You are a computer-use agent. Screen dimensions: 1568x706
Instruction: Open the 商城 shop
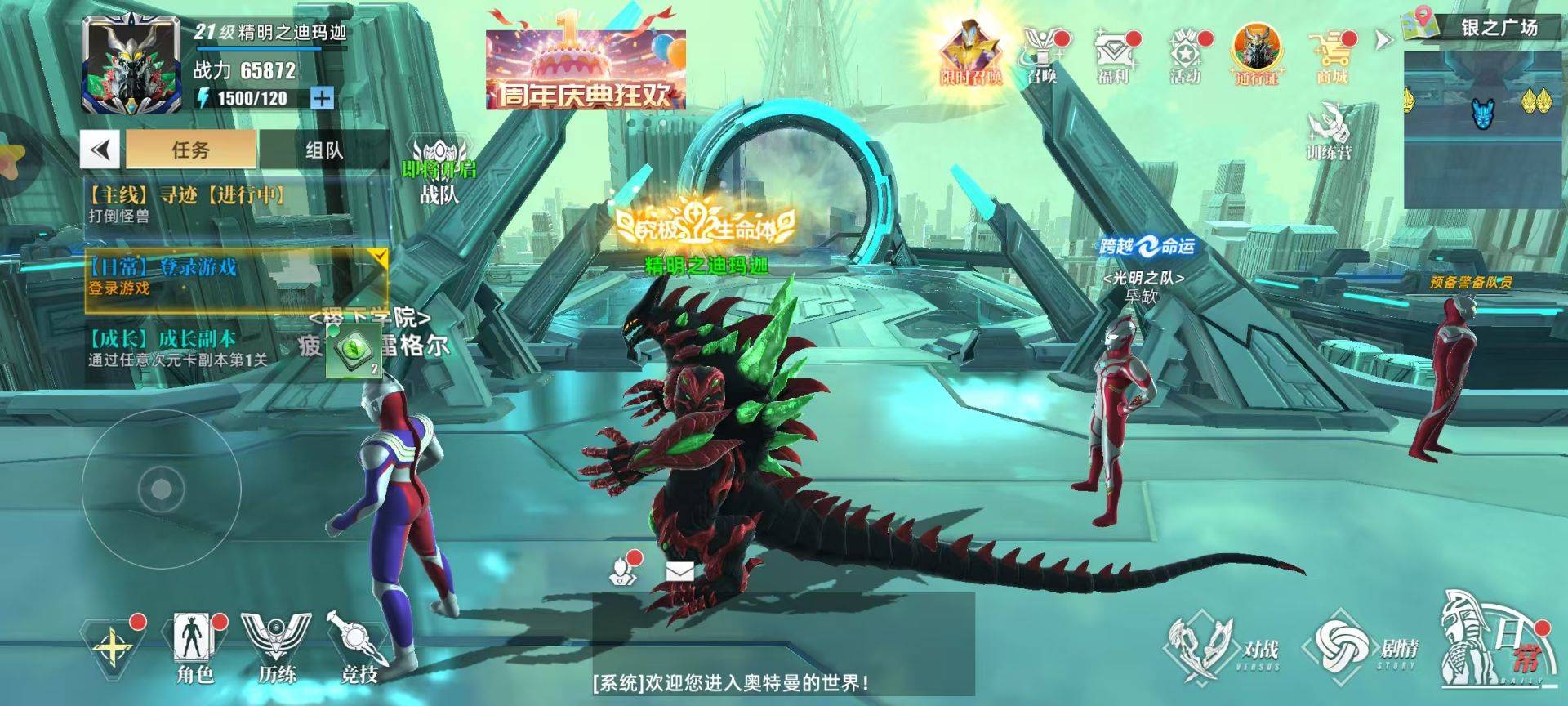coord(1331,56)
